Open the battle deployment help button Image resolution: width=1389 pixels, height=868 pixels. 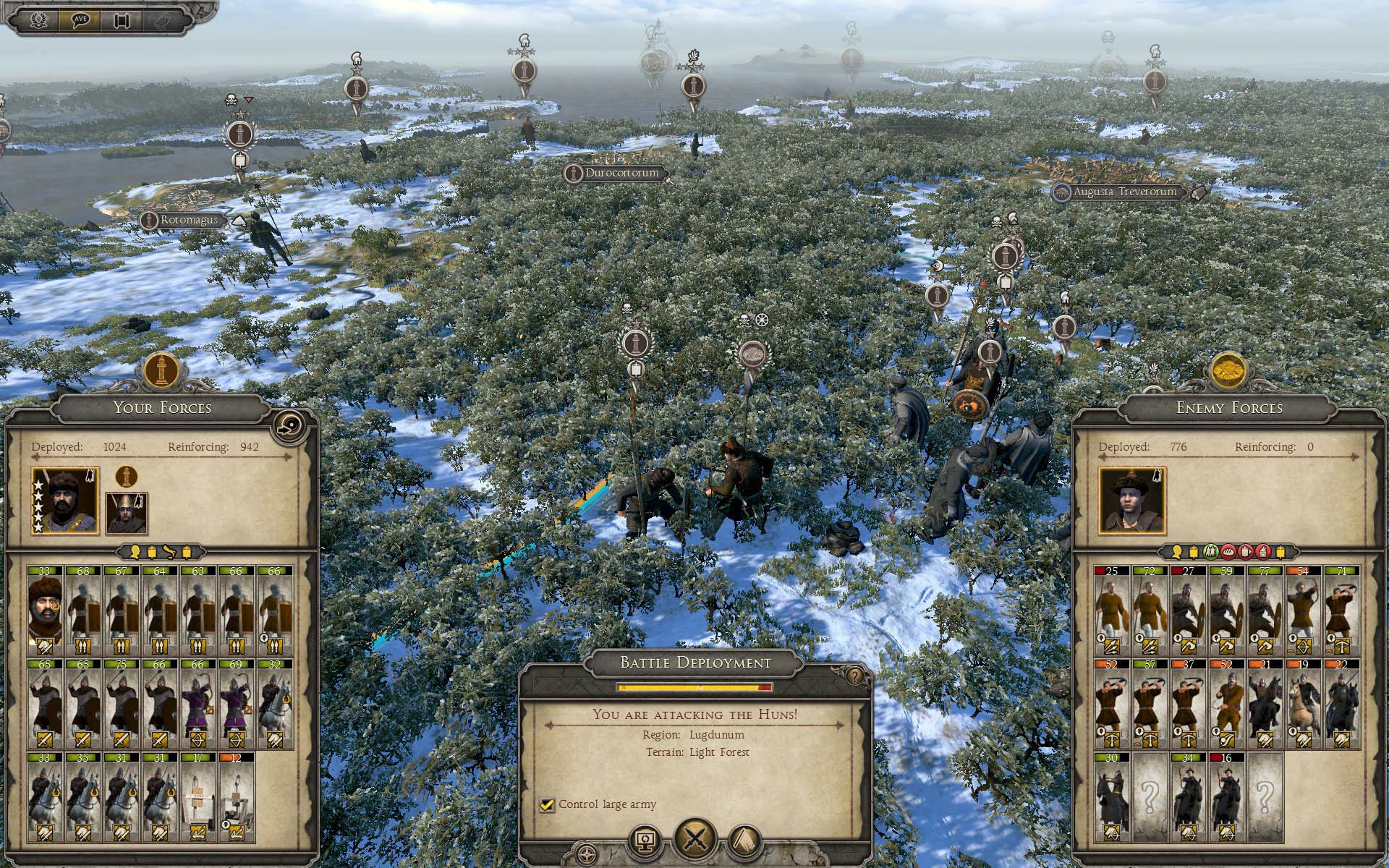[854, 676]
